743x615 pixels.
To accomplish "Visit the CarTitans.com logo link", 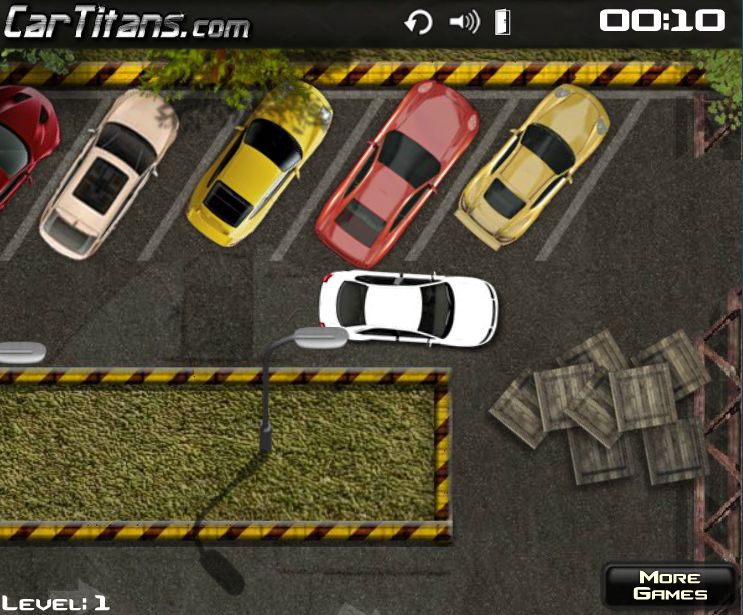I will 125,23.
